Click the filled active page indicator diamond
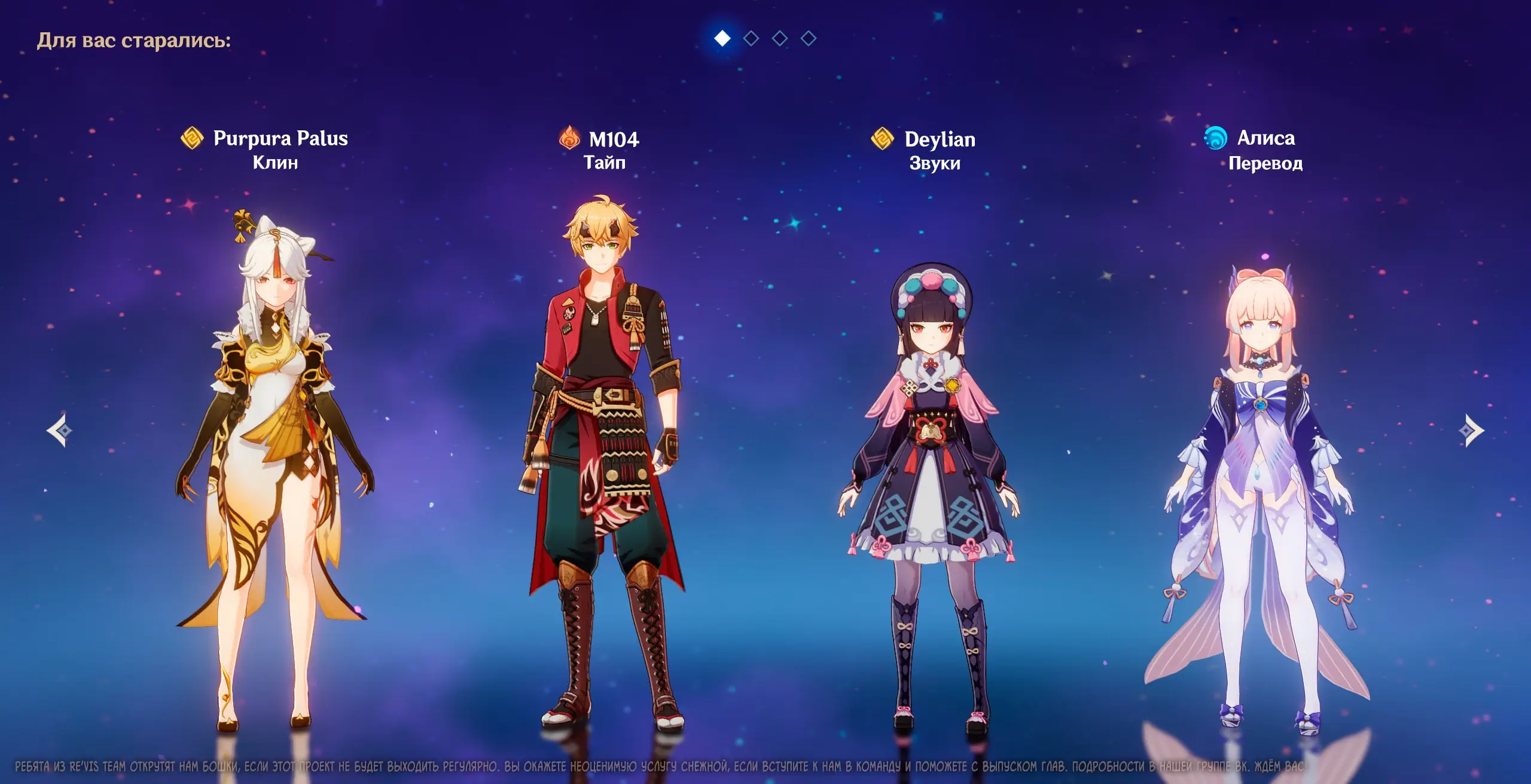 (x=722, y=39)
